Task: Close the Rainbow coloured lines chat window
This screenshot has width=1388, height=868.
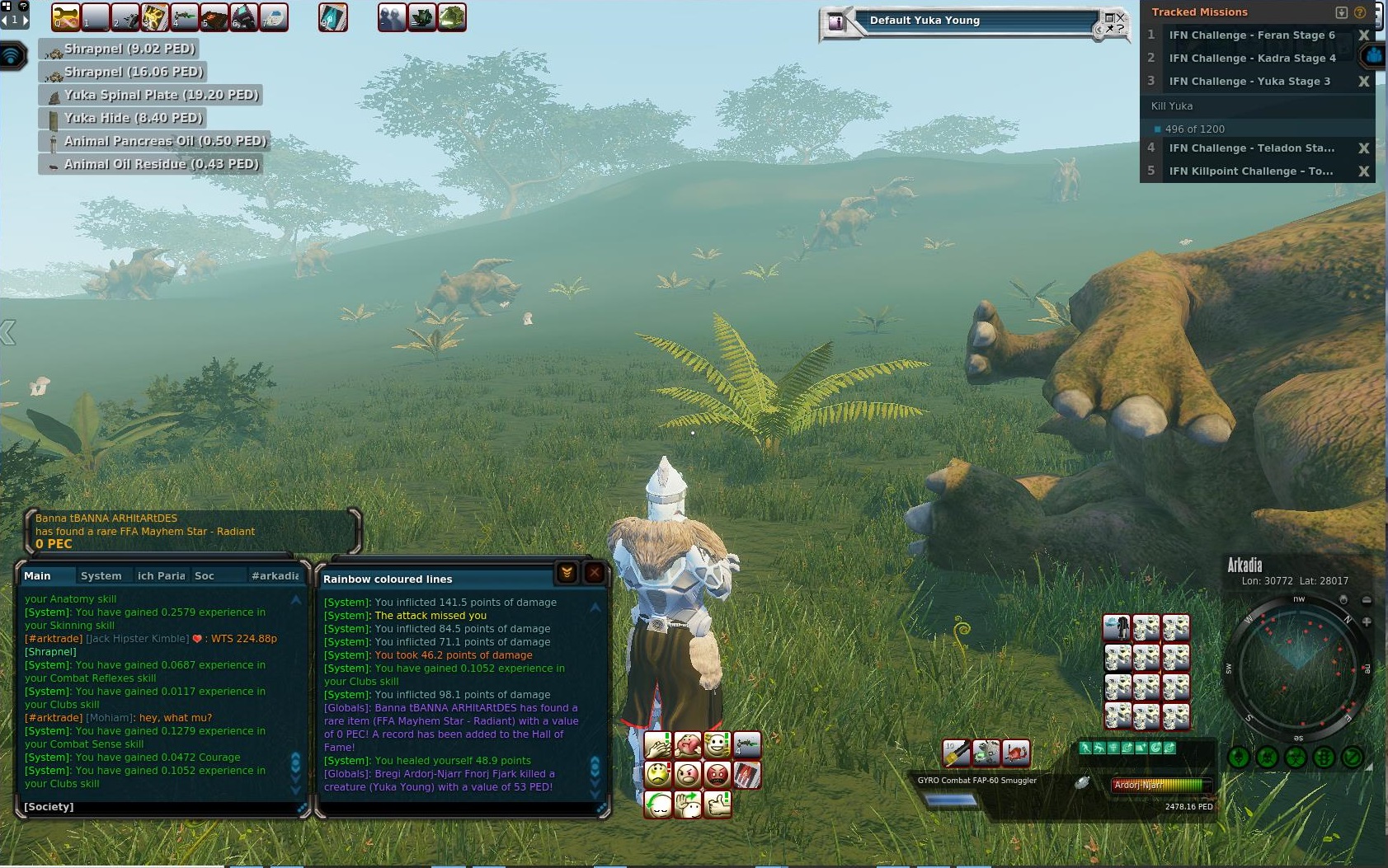Action: tap(594, 573)
